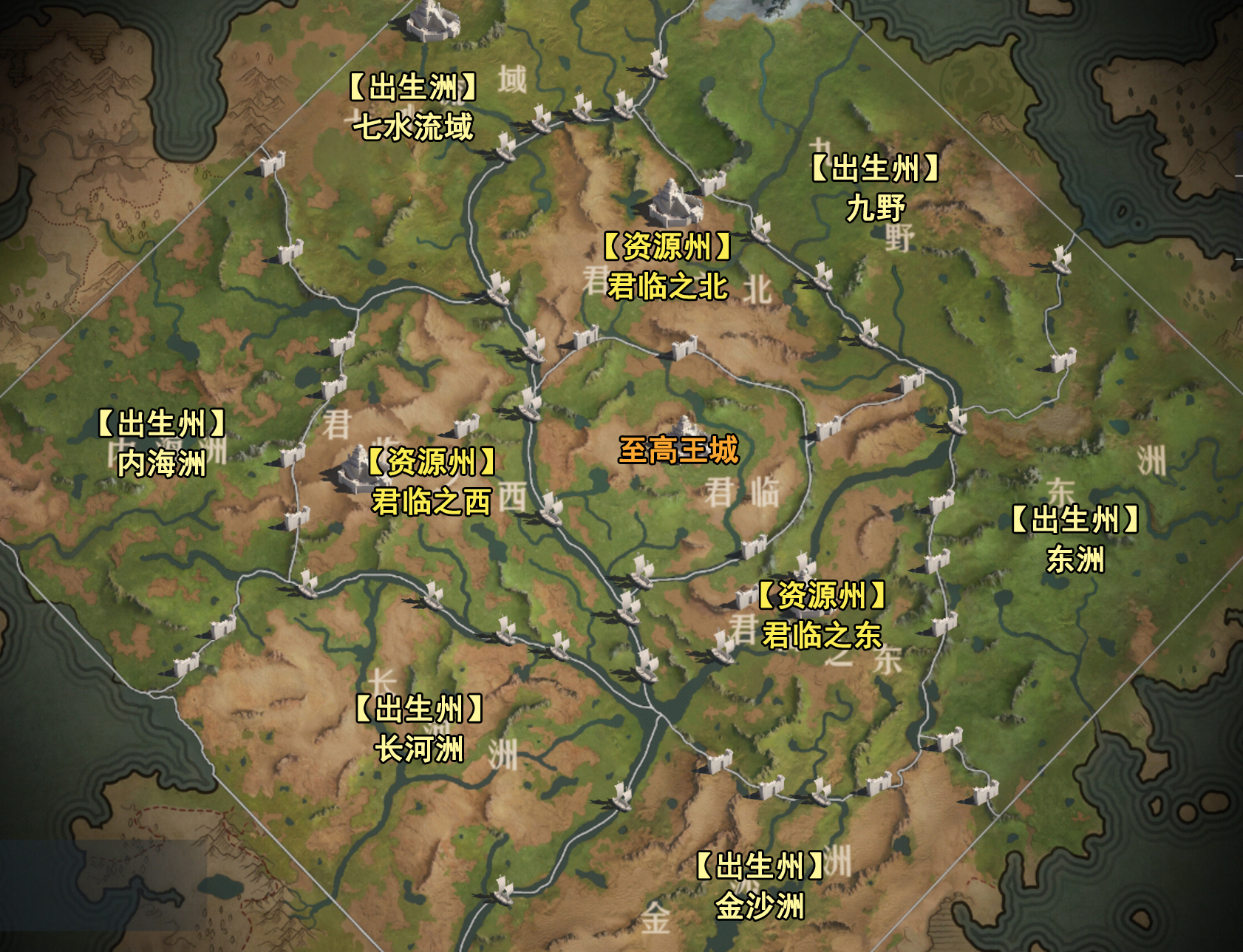Open the 君临之东 resource state label
Viewport: 1243px width, 952px height.
[x=822, y=634]
